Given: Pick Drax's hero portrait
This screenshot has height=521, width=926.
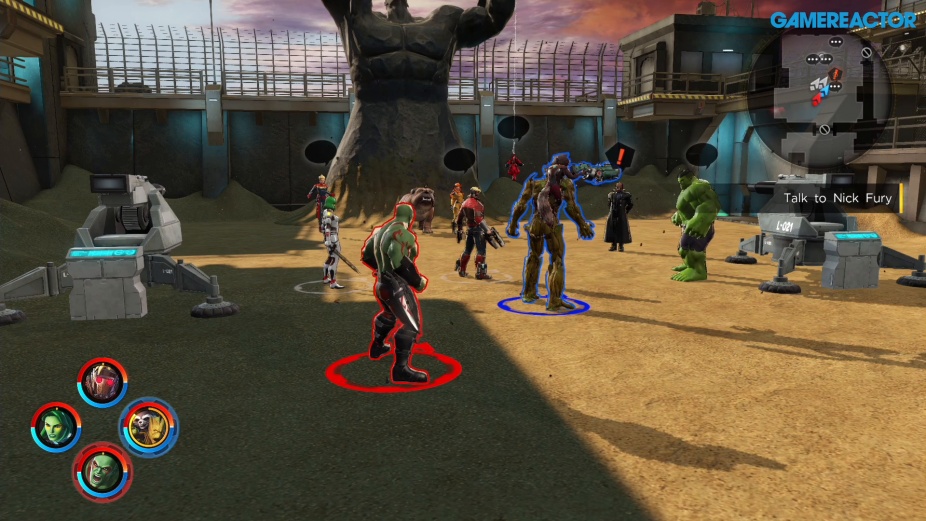Looking at the screenshot, I should 102,471.
